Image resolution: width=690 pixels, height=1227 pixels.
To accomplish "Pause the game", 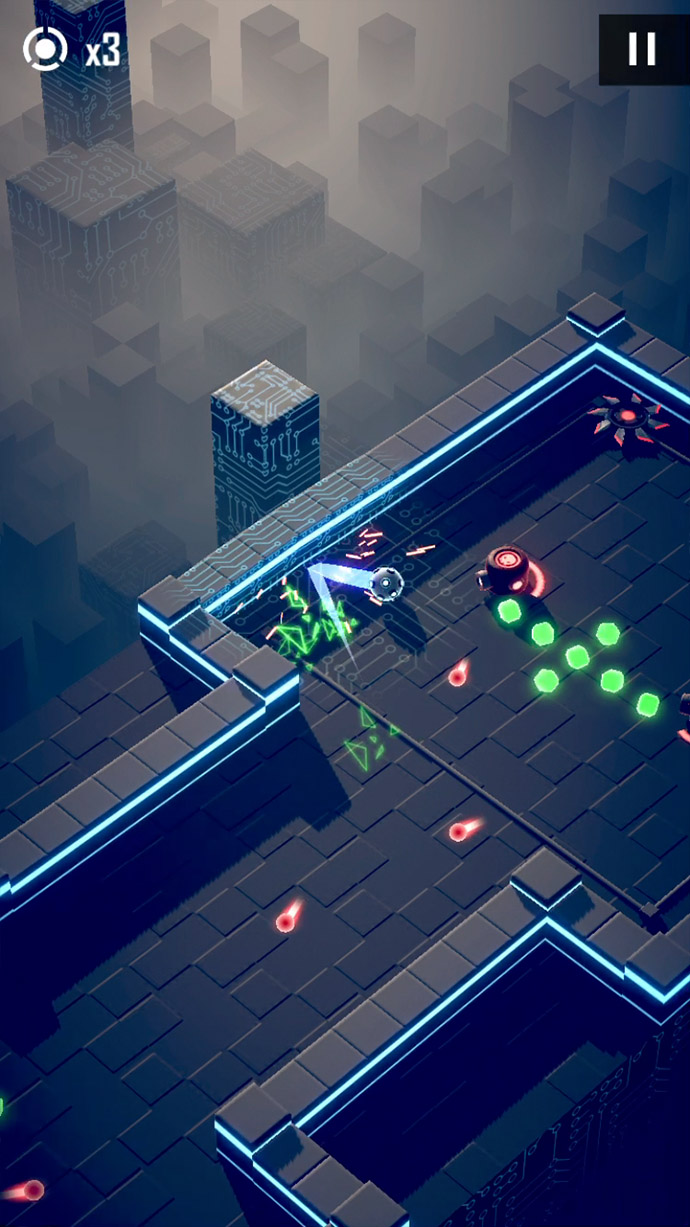I will click(642, 49).
